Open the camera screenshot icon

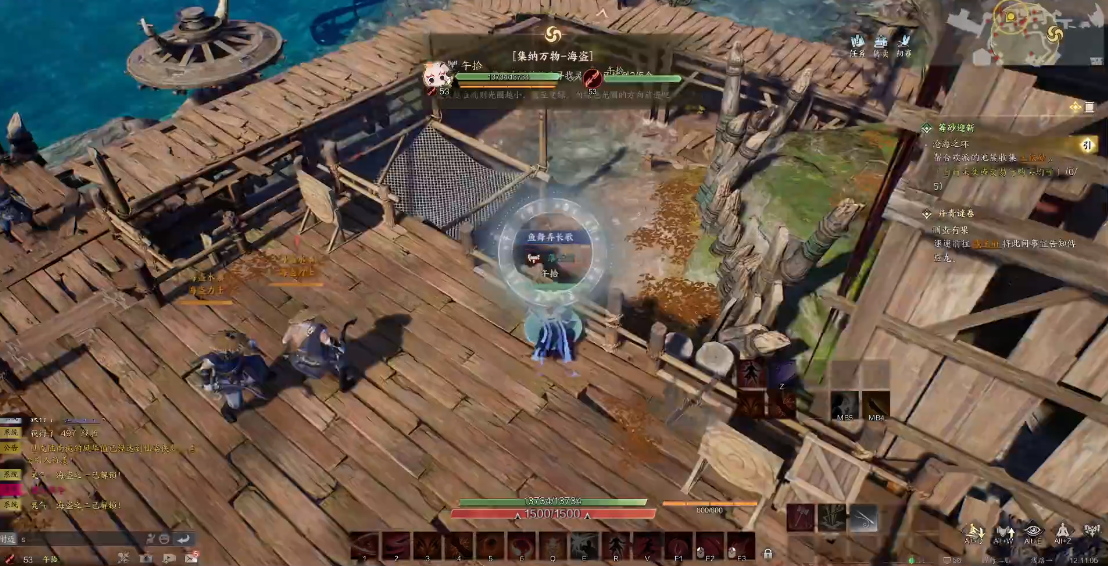point(145,557)
